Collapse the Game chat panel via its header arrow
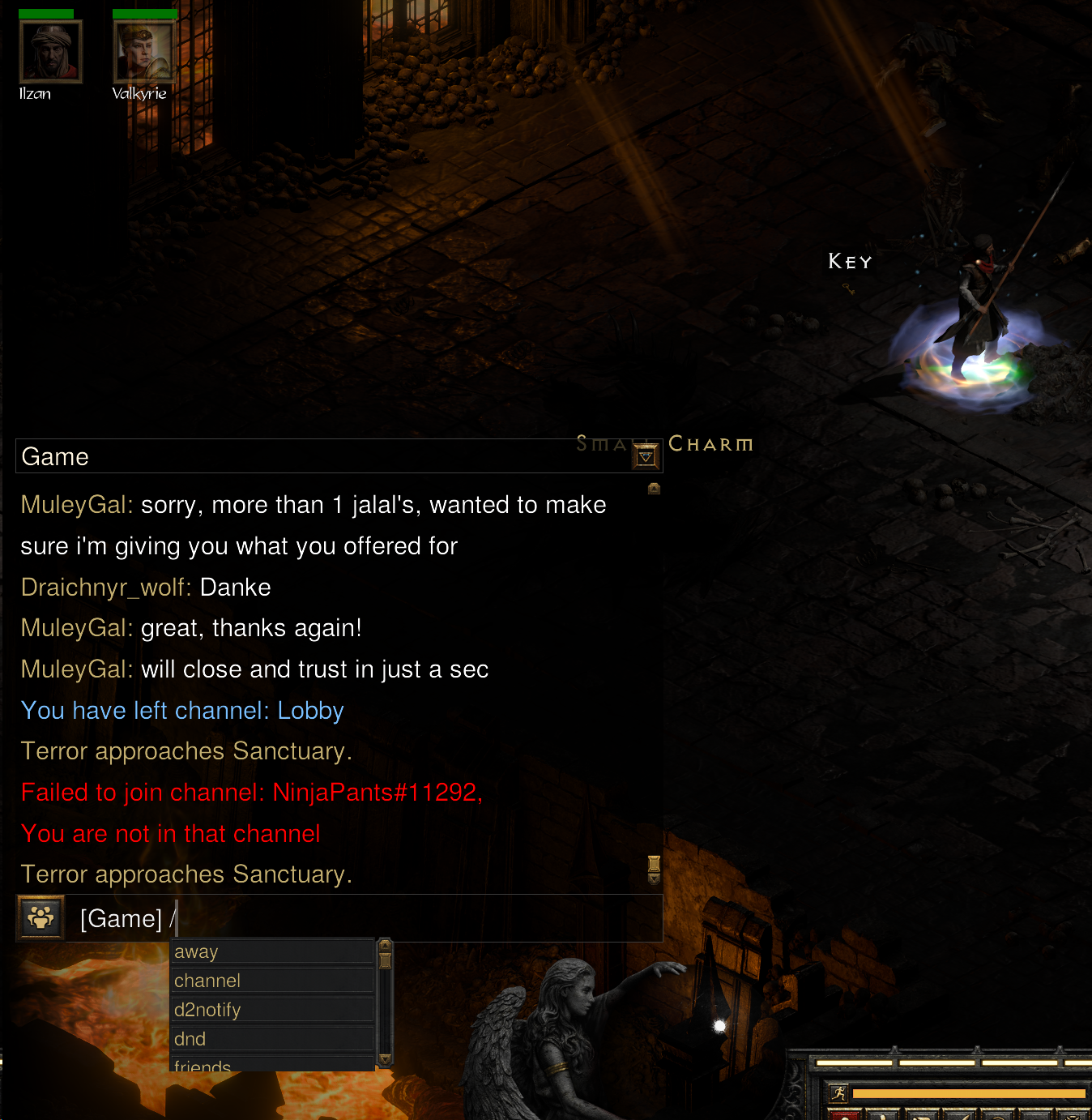1092x1120 pixels. (645, 455)
